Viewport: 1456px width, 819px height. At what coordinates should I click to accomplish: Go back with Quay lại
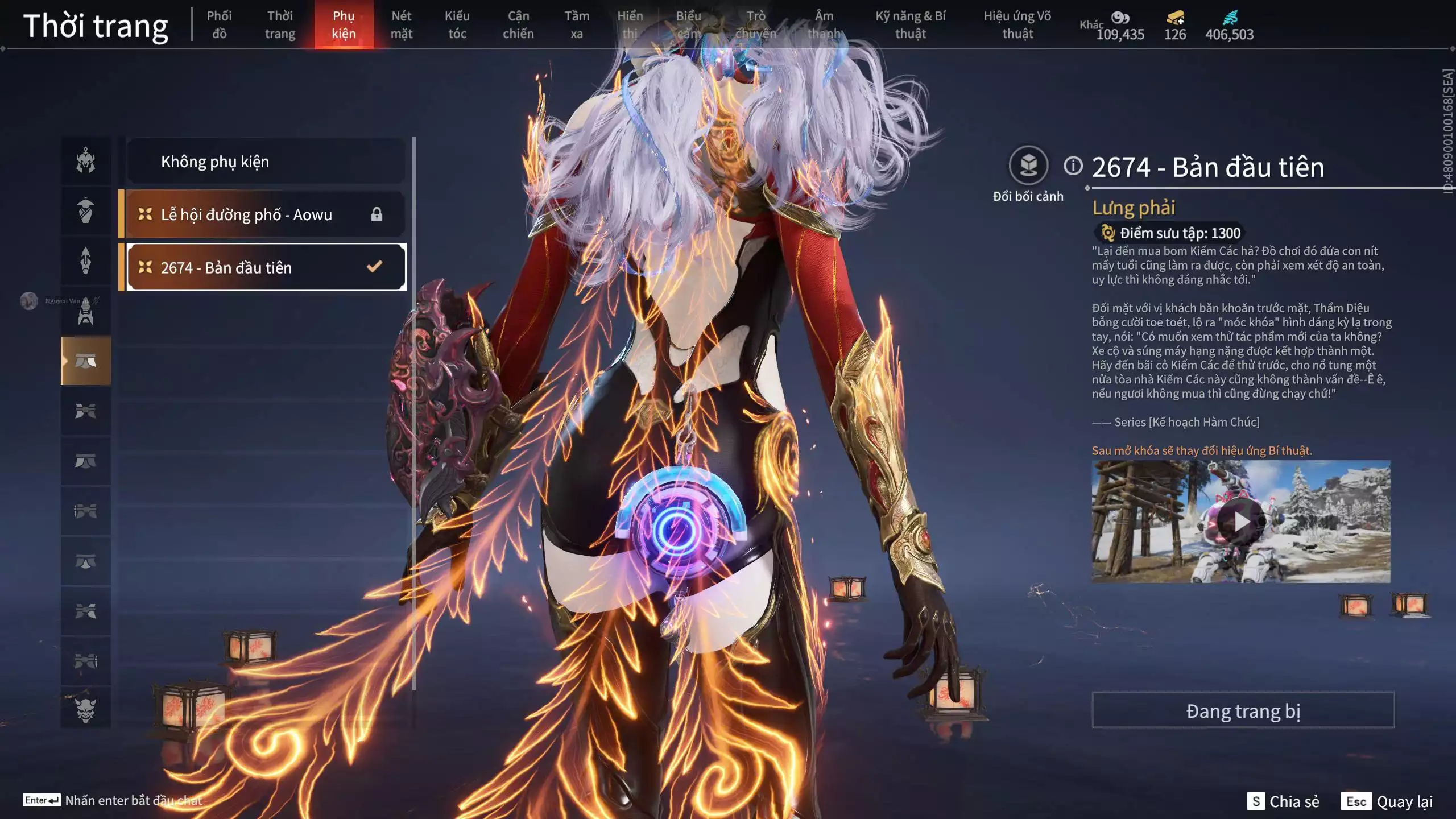coord(1387,801)
